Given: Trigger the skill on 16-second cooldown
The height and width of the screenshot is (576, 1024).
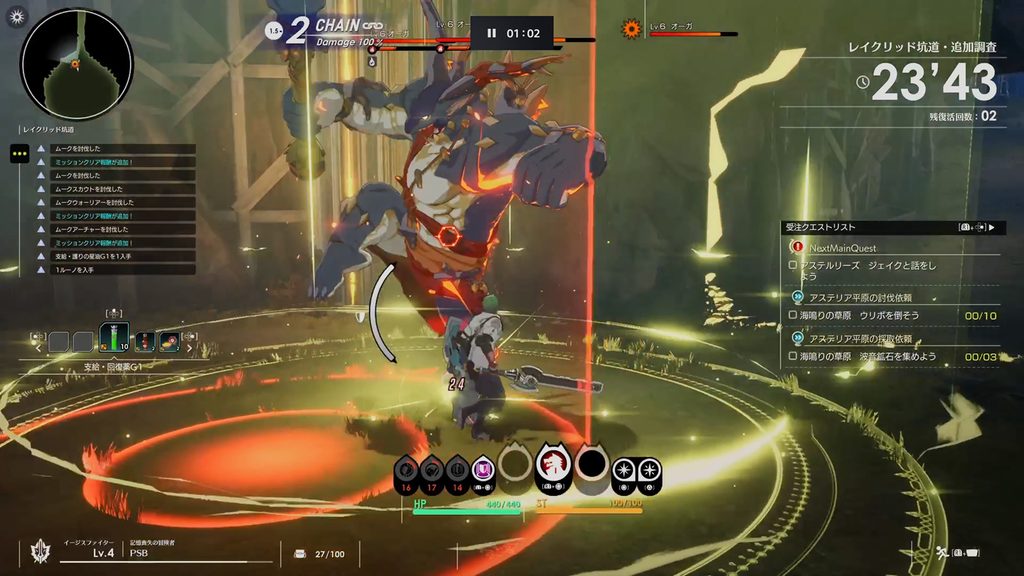Looking at the screenshot, I should [x=406, y=469].
